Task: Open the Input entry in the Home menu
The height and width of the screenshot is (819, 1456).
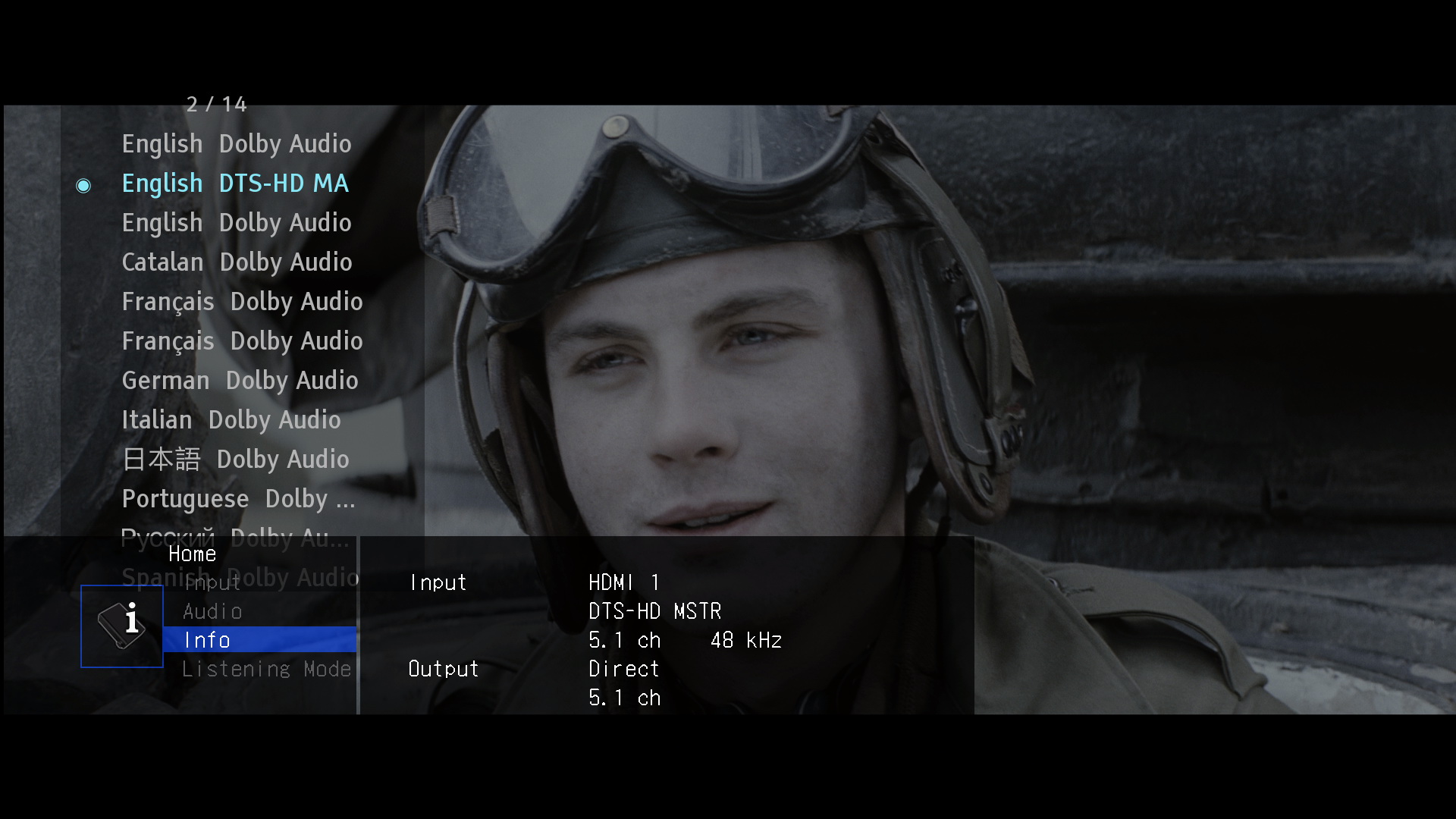Action: [x=212, y=582]
